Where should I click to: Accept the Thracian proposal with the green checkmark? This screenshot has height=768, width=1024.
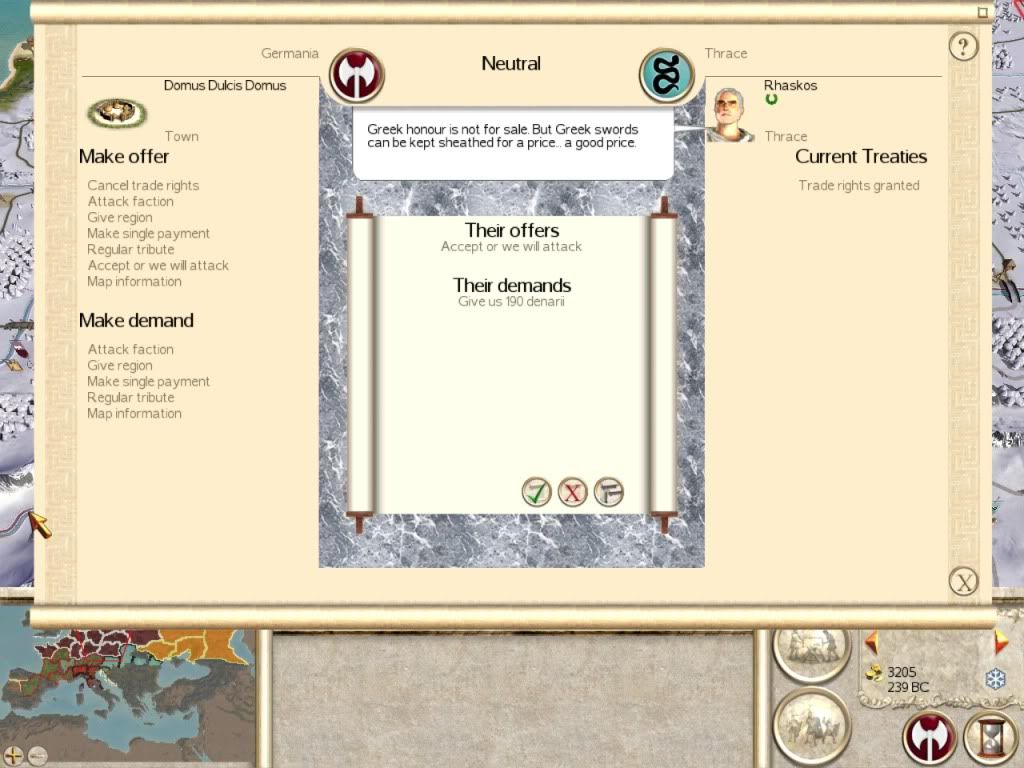(537, 492)
